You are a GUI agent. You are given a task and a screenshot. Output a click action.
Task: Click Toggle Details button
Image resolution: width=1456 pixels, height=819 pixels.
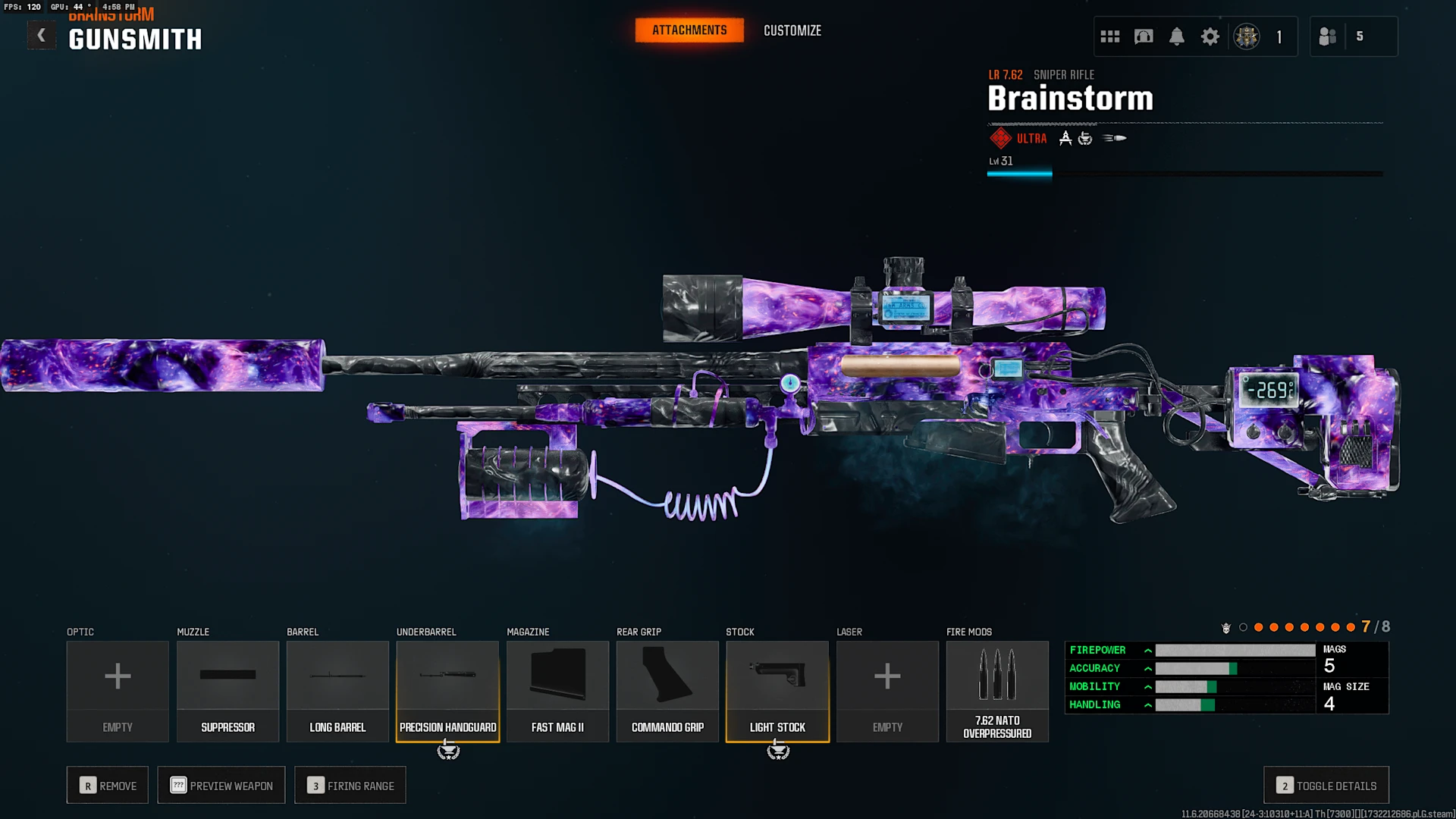[1326, 786]
